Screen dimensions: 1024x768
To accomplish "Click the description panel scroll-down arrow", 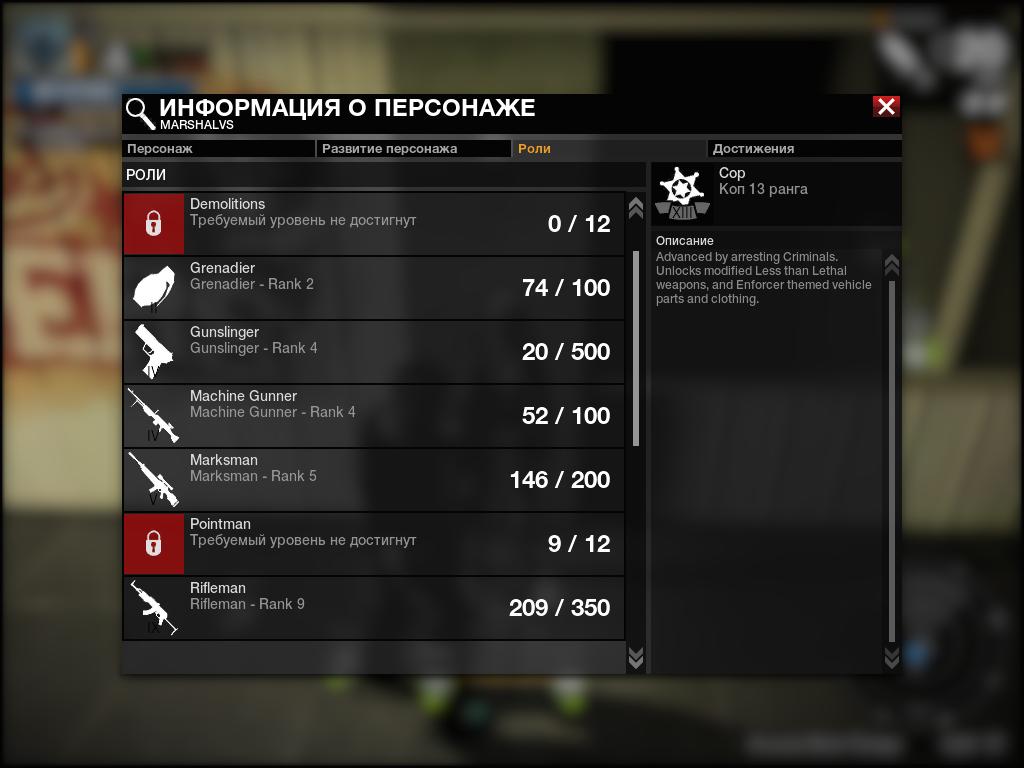I will coord(892,657).
